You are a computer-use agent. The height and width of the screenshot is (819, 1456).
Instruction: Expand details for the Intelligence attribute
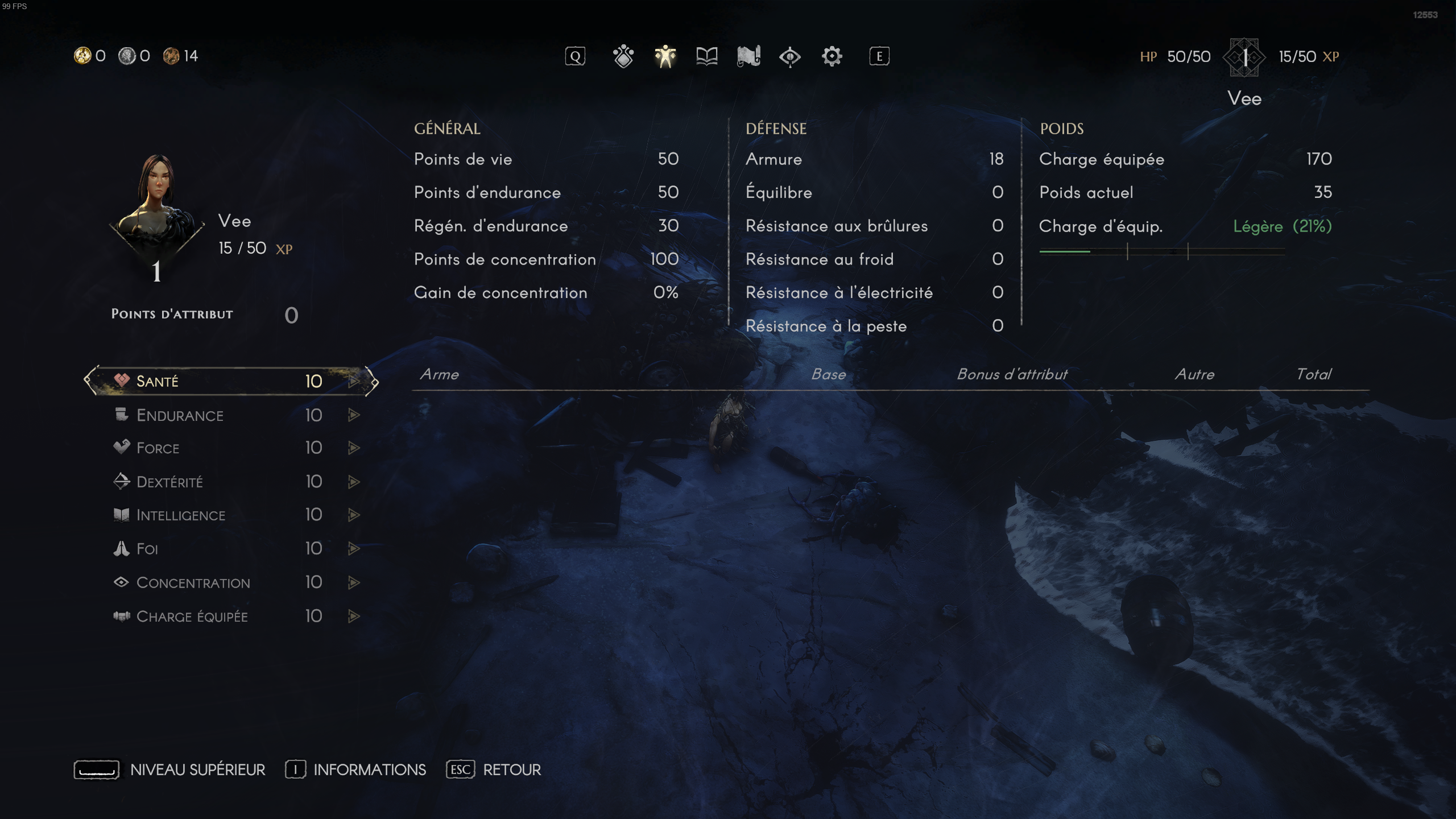coord(354,515)
